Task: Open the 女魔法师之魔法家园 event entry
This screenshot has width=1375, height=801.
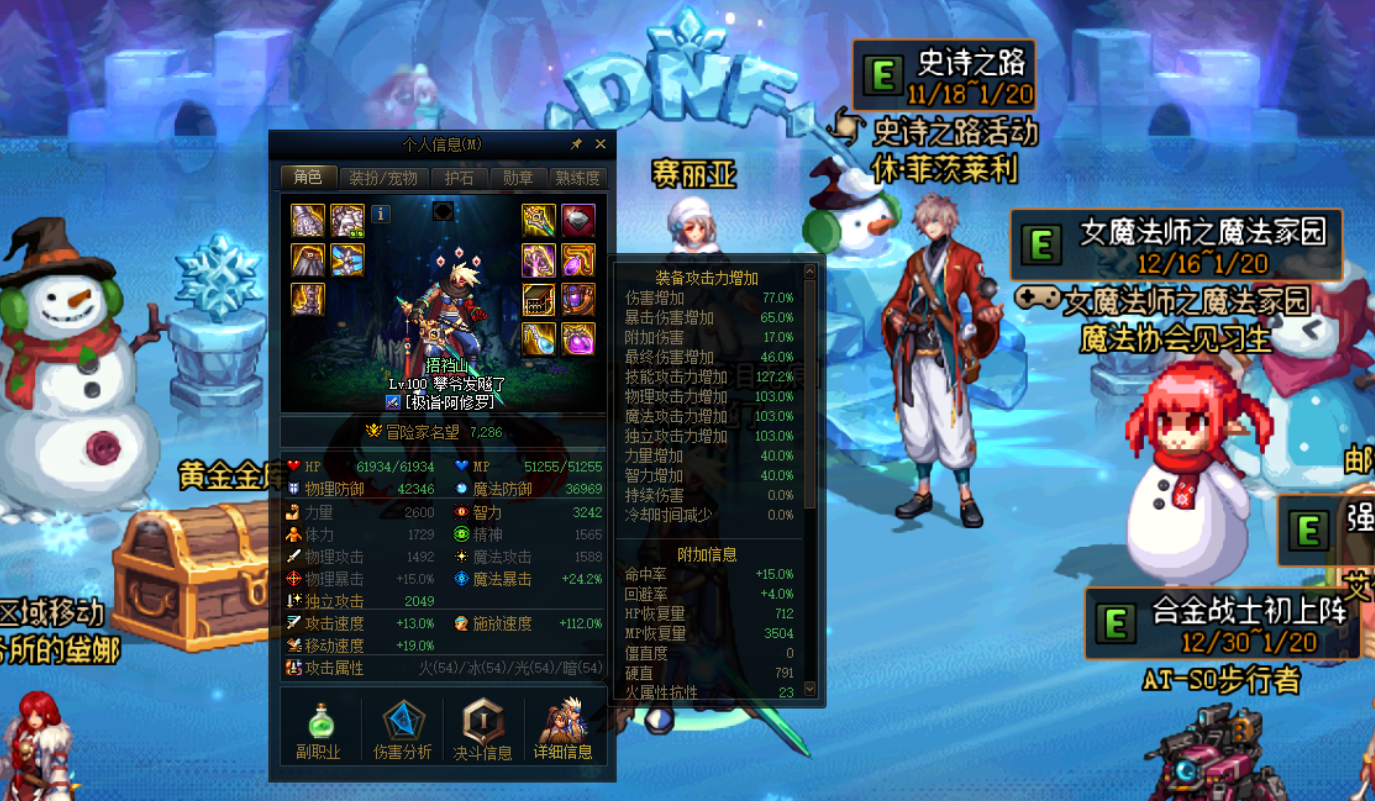Action: (x=1175, y=245)
